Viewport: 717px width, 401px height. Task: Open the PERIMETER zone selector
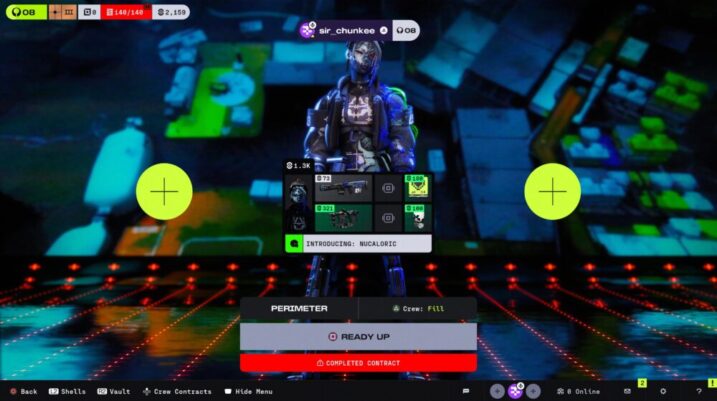pos(298,309)
